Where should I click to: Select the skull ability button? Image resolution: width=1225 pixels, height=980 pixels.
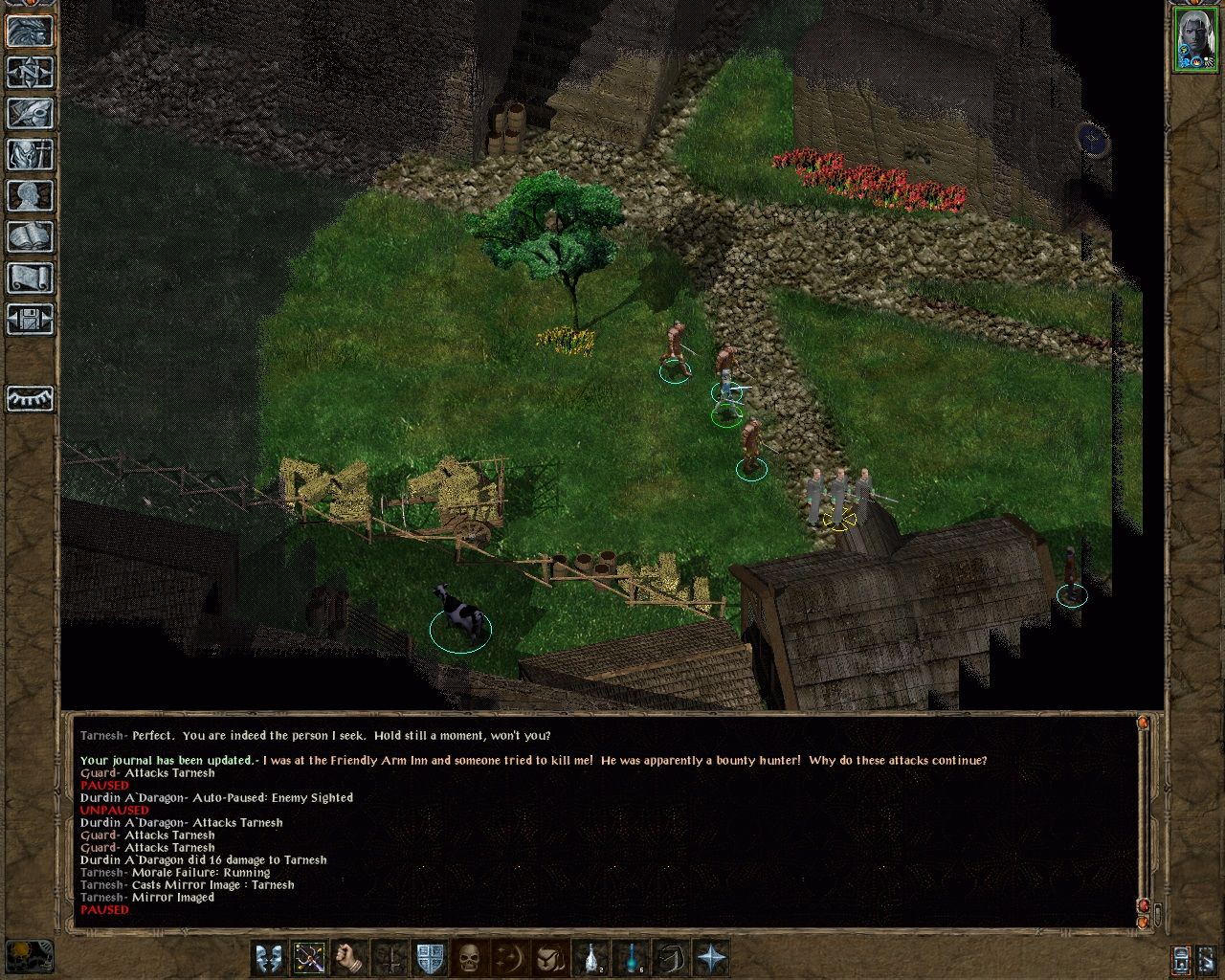469,958
